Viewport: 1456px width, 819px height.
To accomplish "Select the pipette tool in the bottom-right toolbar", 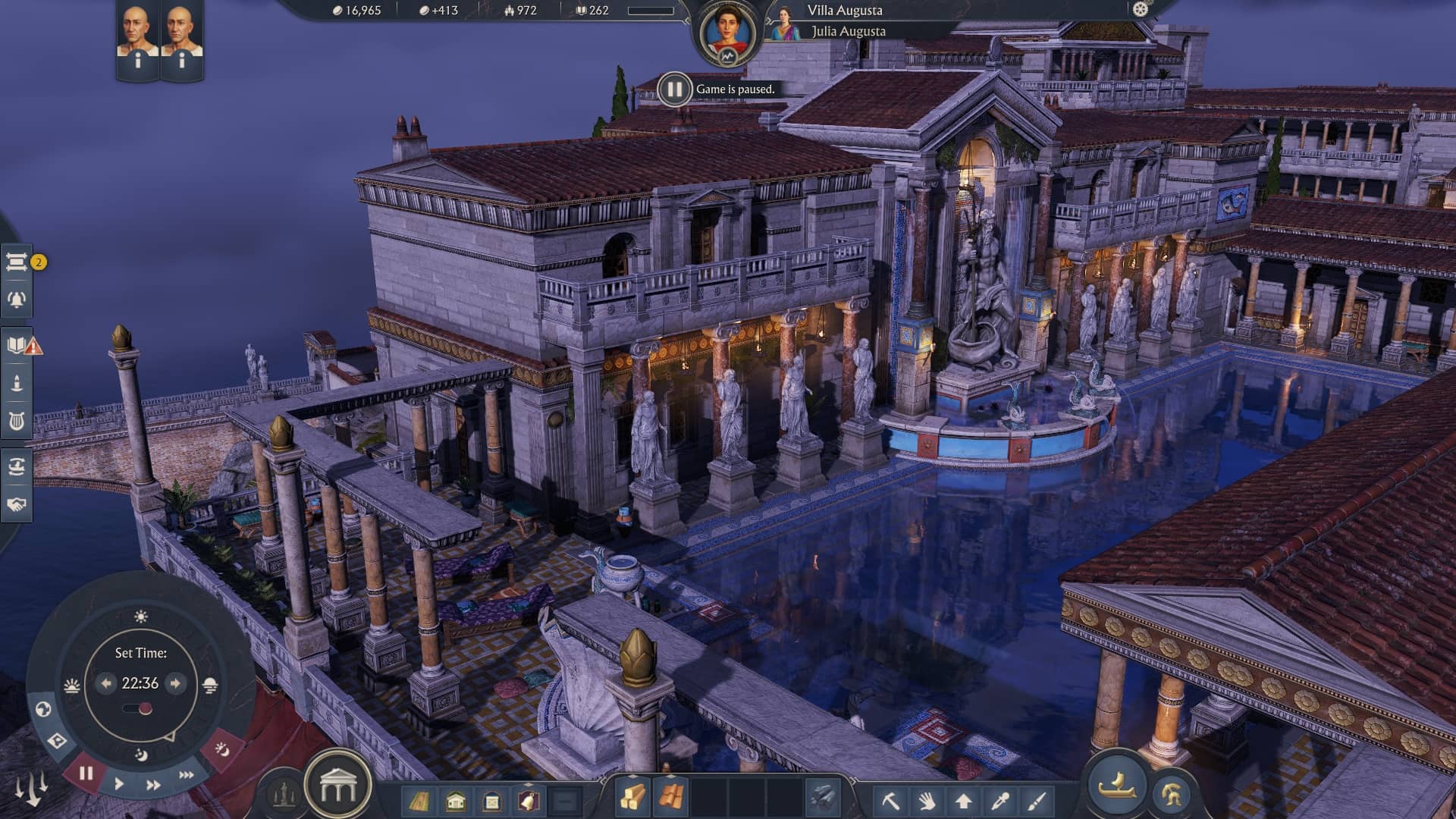I will pyautogui.click(x=1001, y=800).
